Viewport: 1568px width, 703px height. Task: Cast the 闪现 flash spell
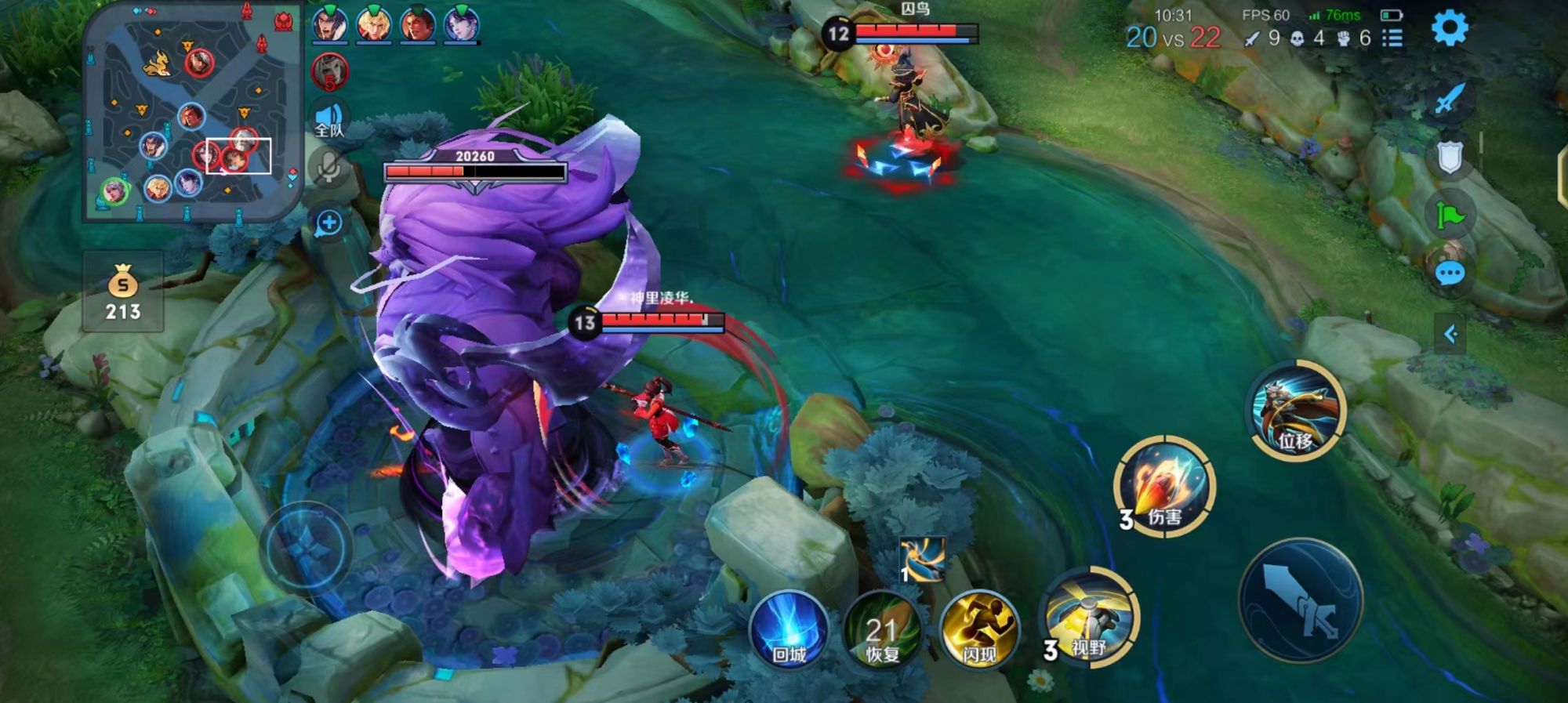[x=978, y=631]
